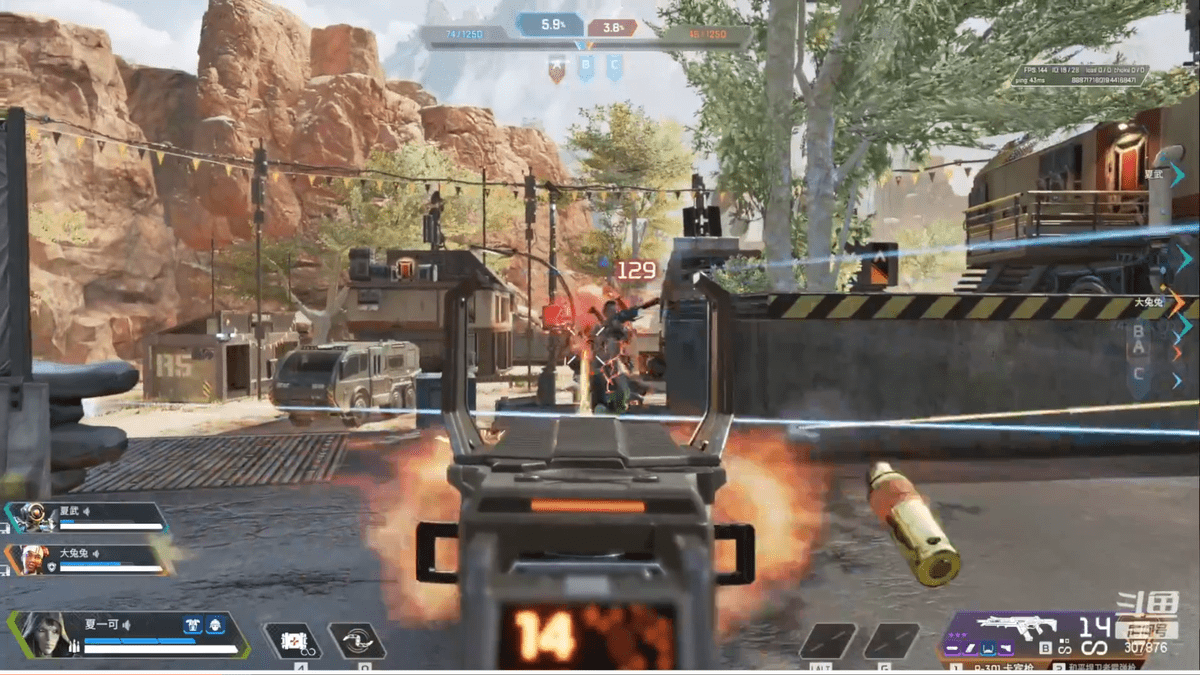Select the capture point A banner
The image size is (1200, 675).
[557, 68]
